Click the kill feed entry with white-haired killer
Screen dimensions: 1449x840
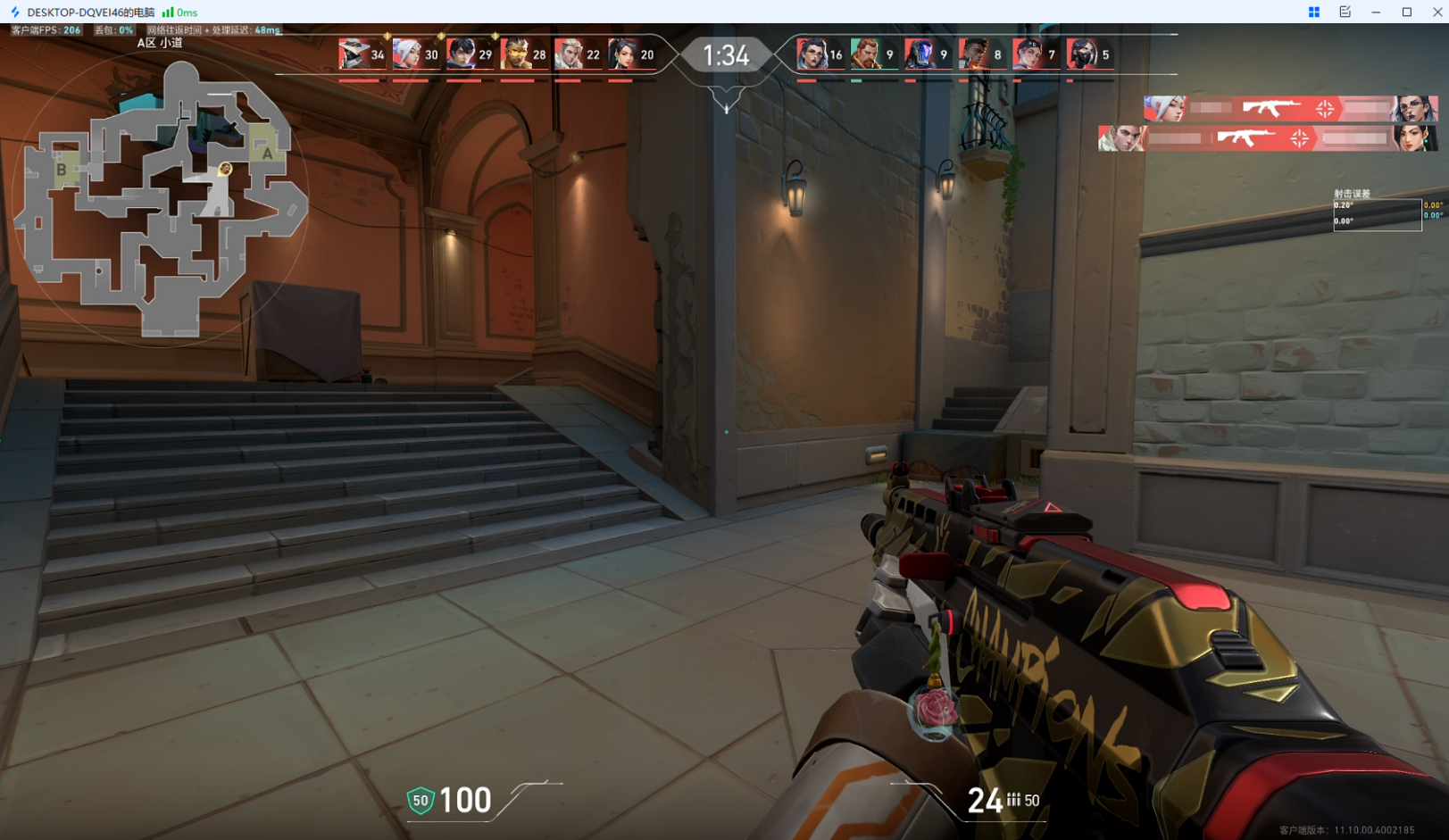(x=1291, y=109)
